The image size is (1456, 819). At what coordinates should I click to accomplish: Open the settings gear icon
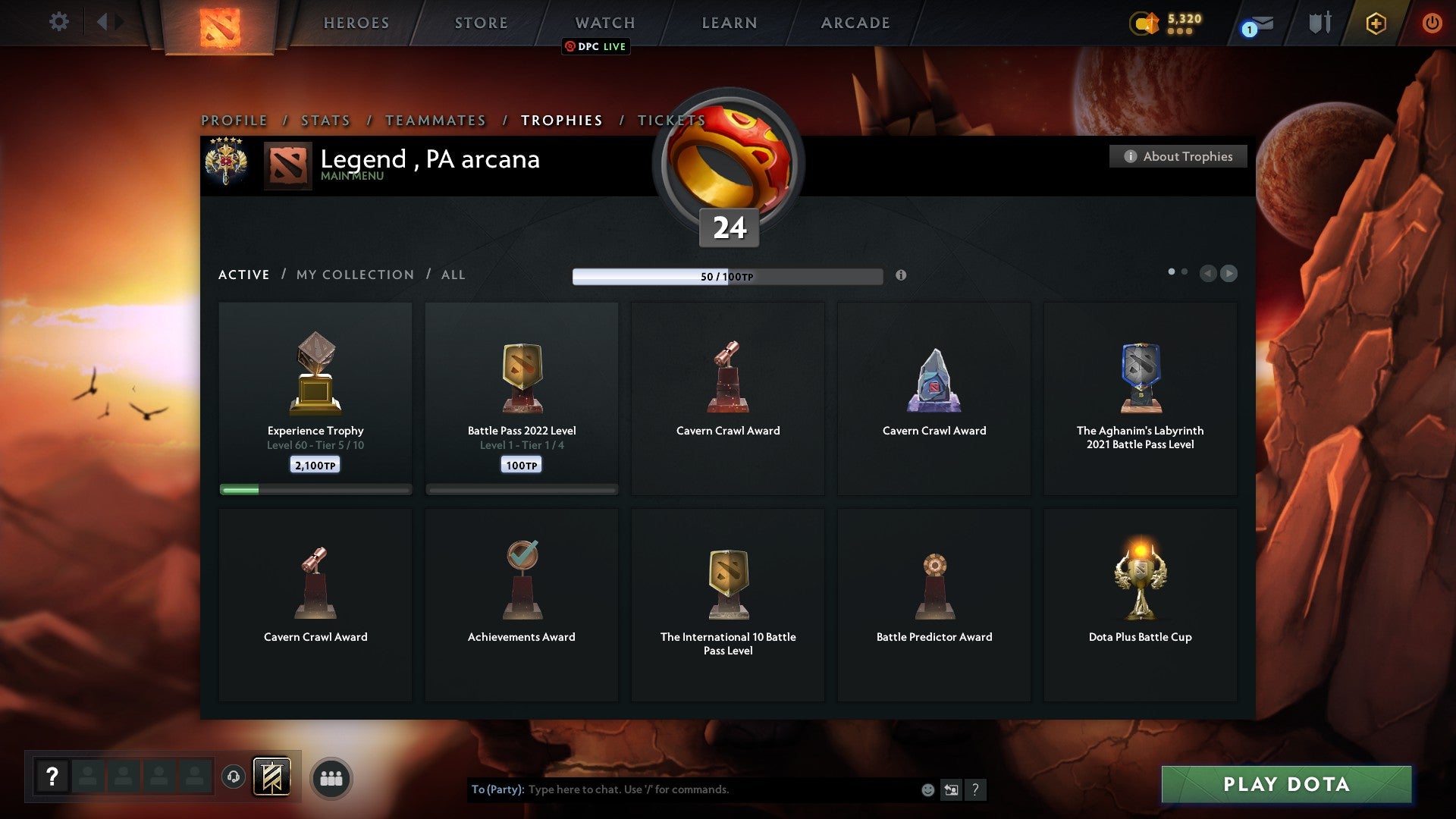coord(58,21)
